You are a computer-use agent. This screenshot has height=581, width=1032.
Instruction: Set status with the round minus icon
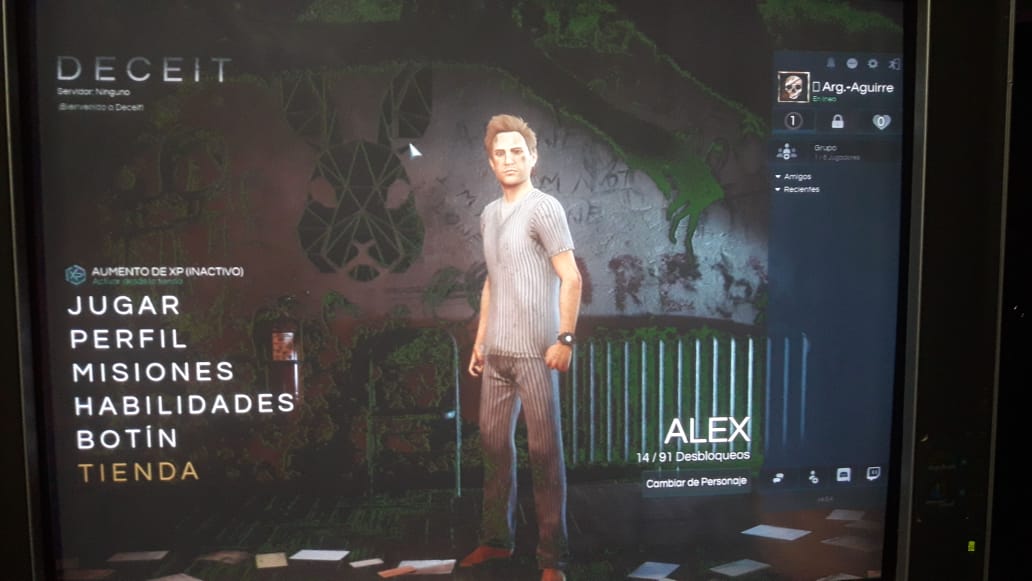pyautogui.click(x=851, y=64)
